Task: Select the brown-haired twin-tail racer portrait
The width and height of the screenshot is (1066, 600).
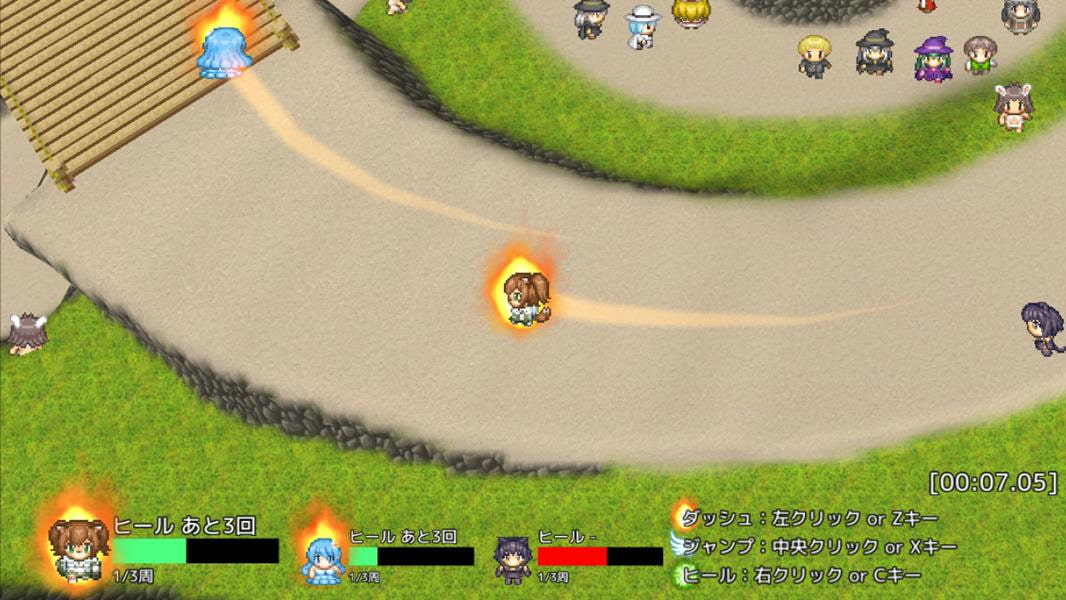Action: coord(79,547)
